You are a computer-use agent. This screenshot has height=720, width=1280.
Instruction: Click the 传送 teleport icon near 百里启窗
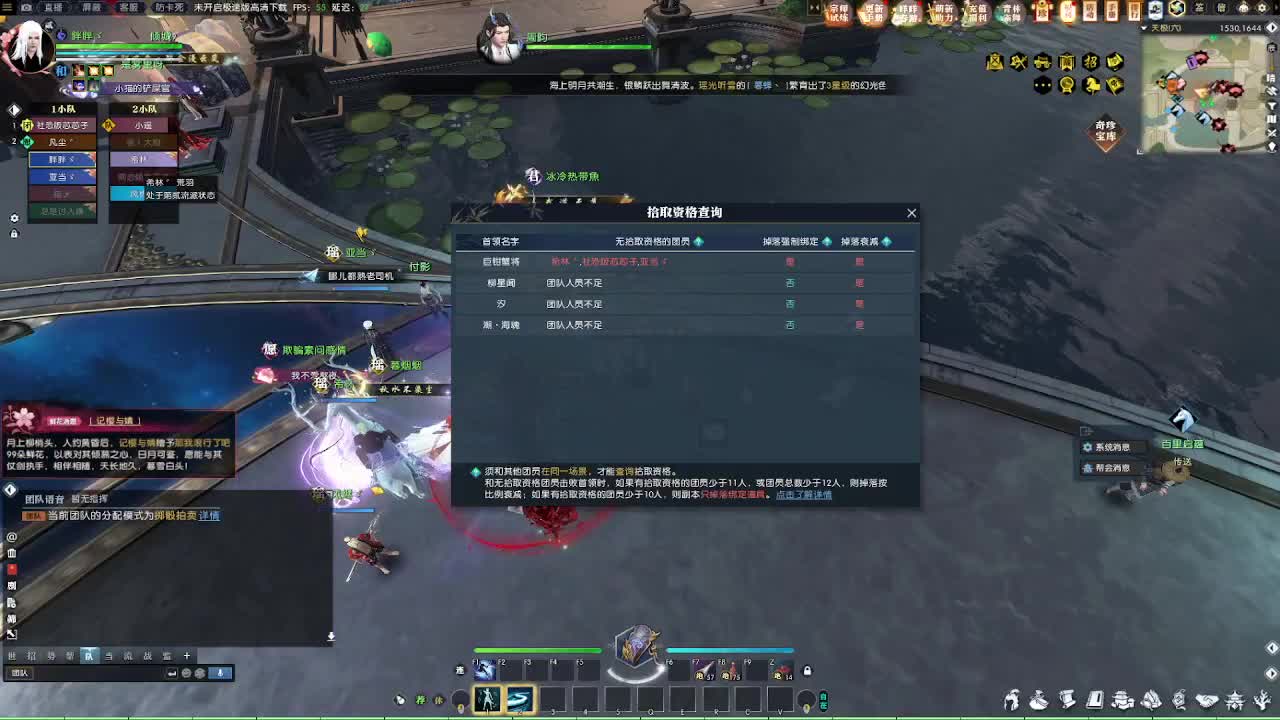1182,462
